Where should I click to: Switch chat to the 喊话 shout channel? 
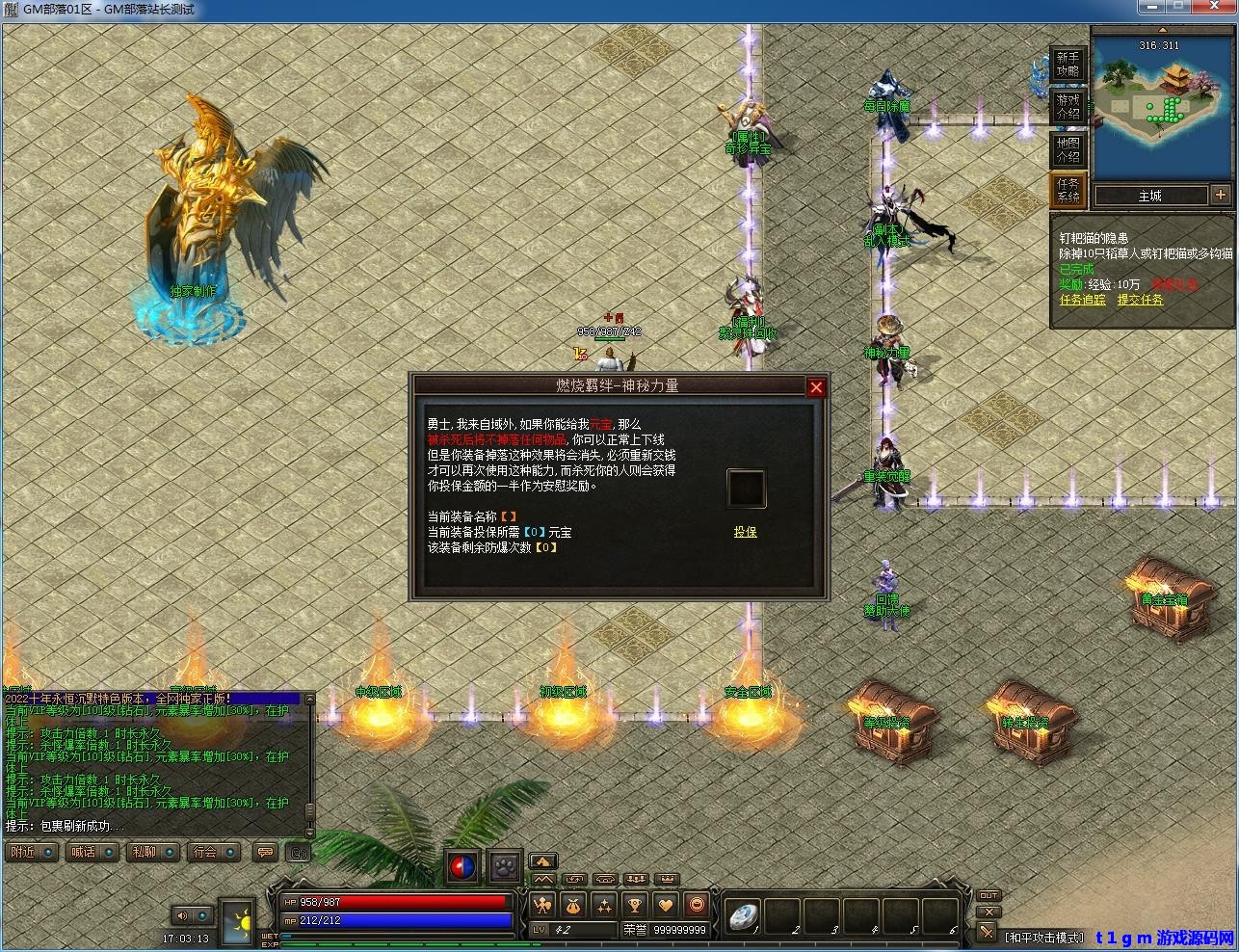point(92,852)
